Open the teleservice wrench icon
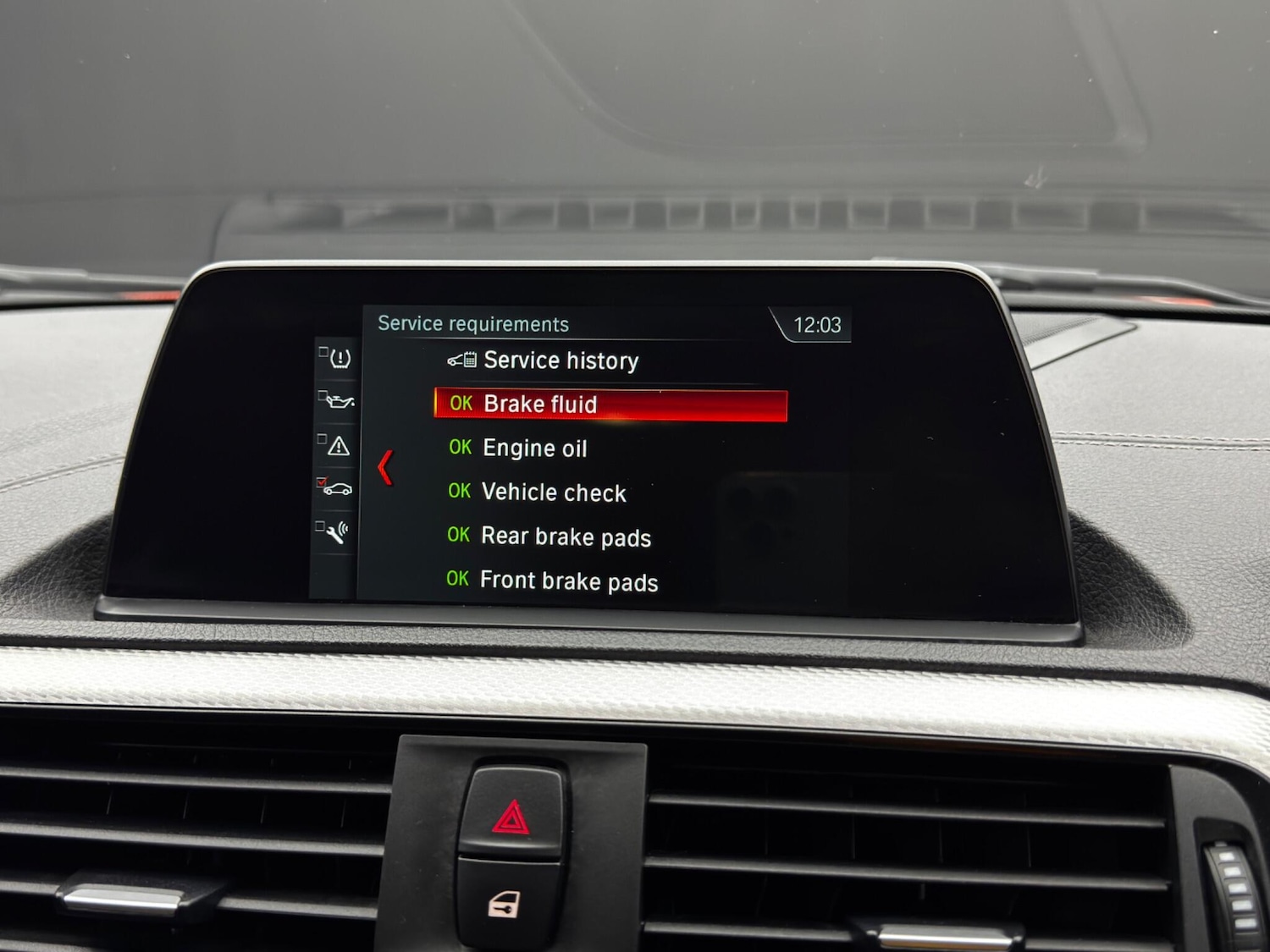1270x952 pixels. tap(338, 533)
